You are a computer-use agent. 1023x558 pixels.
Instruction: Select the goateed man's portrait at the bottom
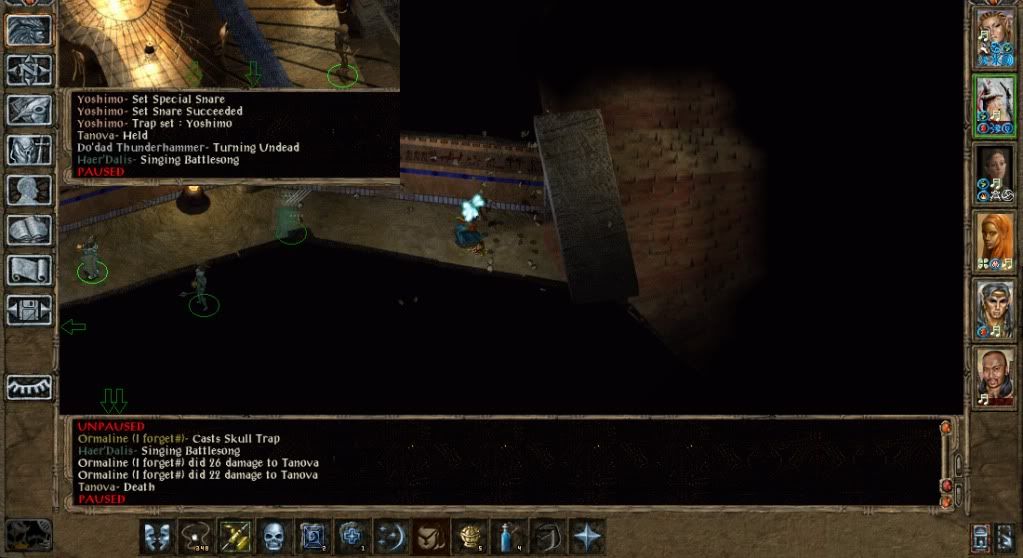[x=994, y=375]
